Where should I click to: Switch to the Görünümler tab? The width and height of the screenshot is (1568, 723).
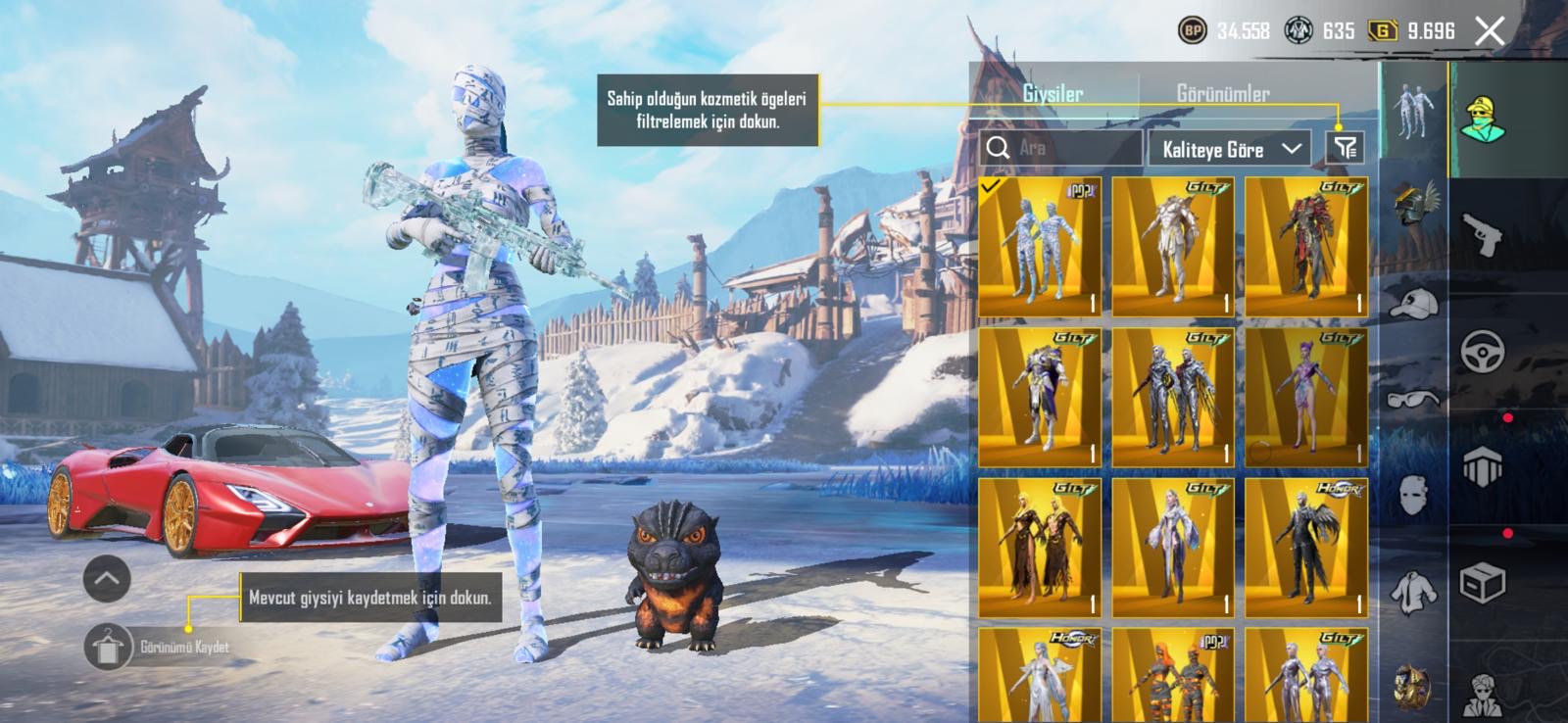click(1222, 94)
